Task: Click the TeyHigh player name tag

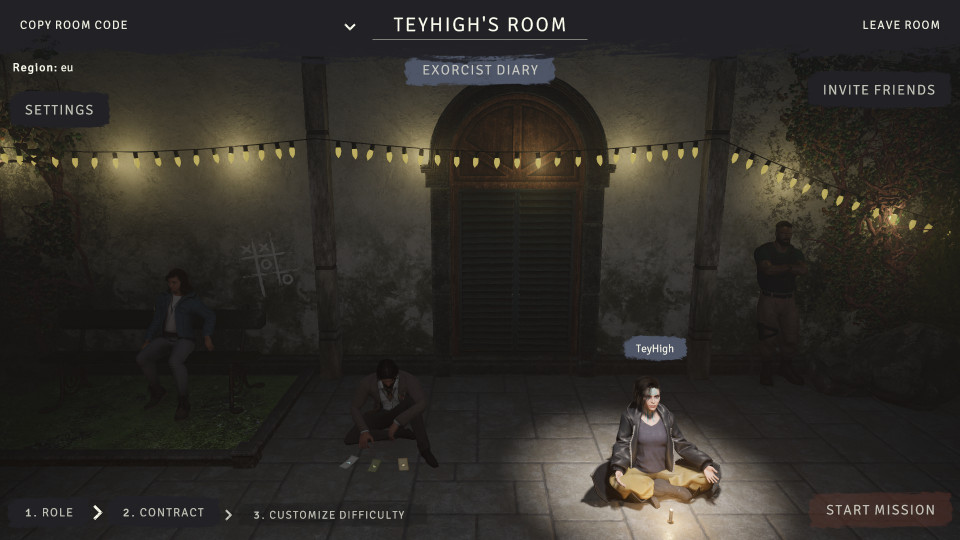Action: point(655,349)
